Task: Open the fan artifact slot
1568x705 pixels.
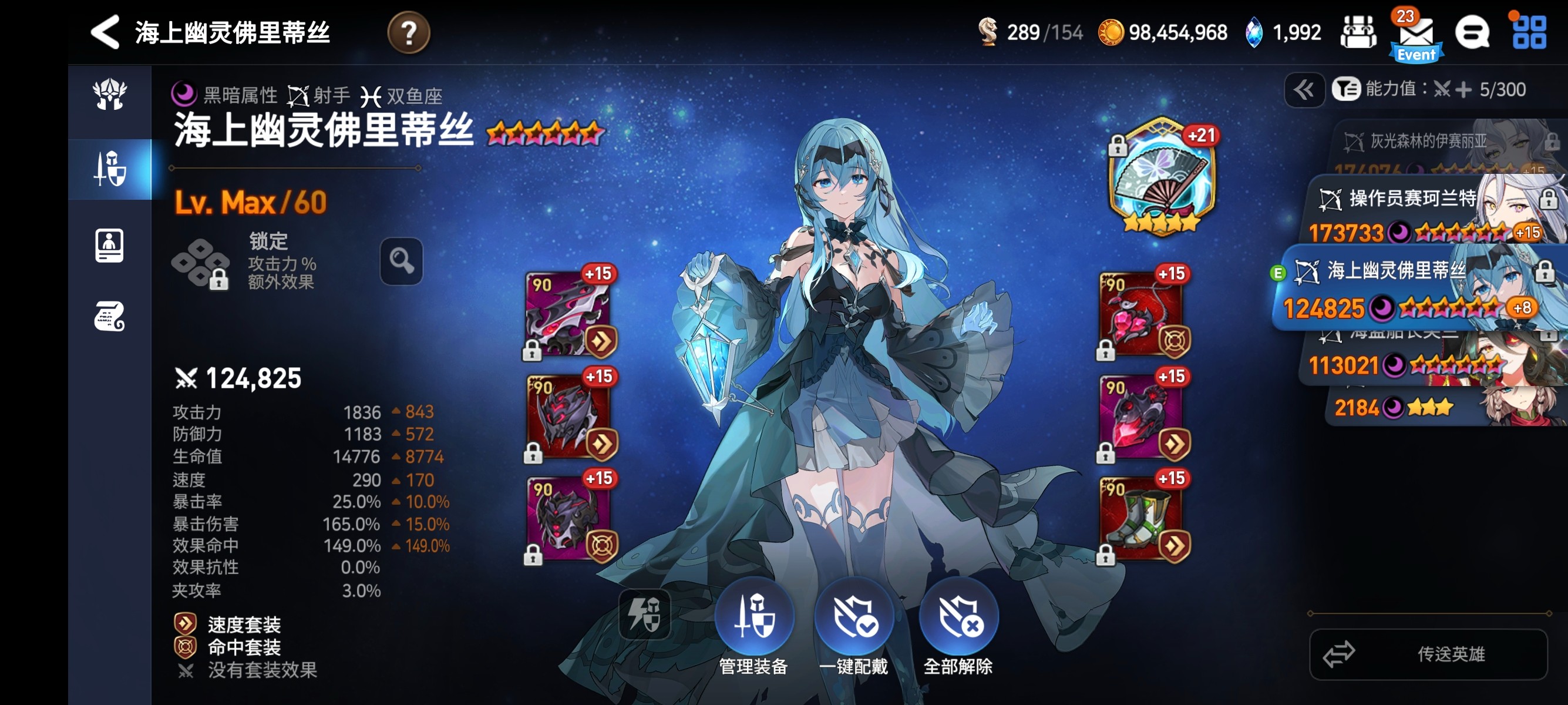Action: pyautogui.click(x=1162, y=177)
